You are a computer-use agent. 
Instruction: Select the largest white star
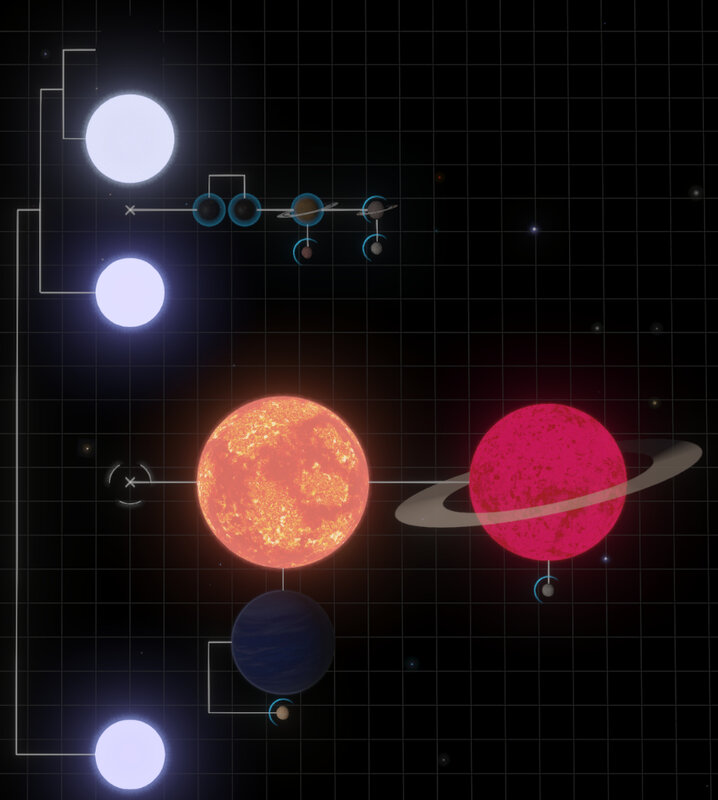pyautogui.click(x=130, y=137)
